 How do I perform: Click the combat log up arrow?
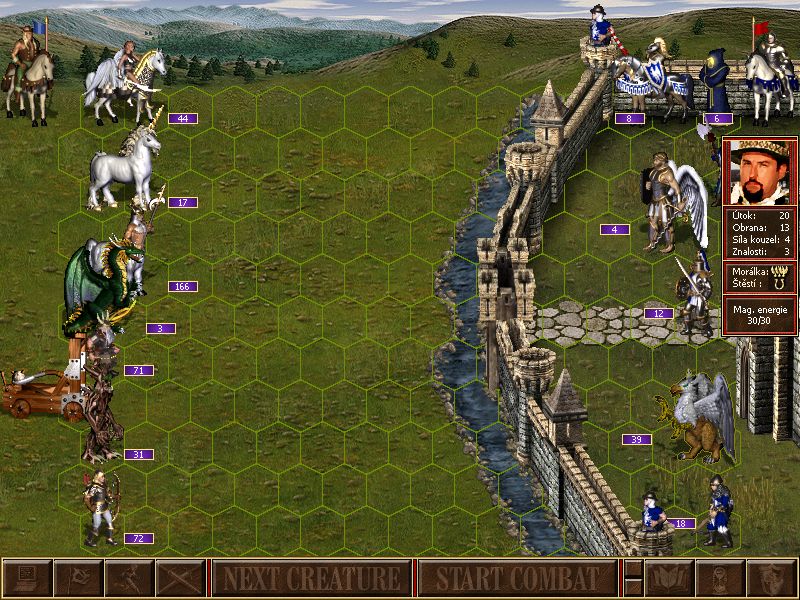pyautogui.click(x=633, y=568)
